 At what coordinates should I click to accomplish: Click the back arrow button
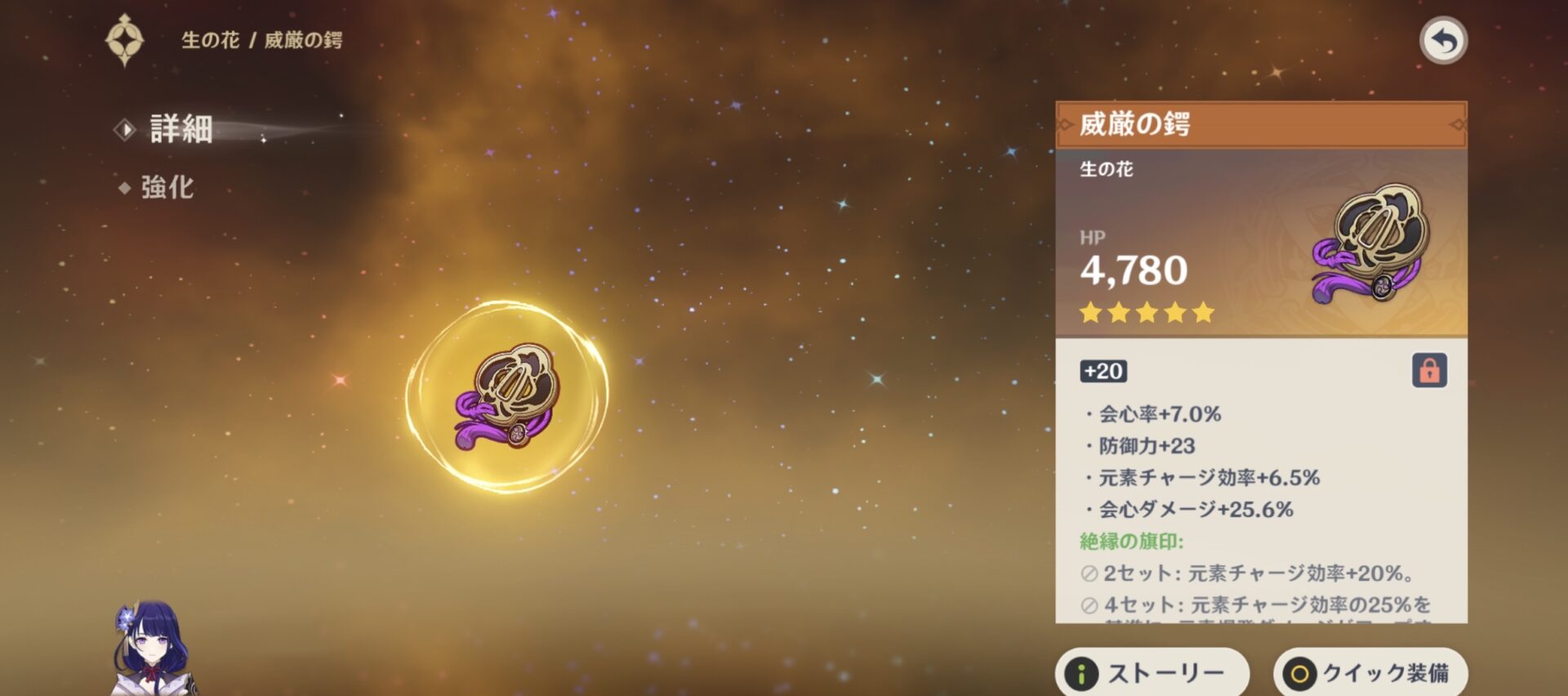tap(1443, 41)
